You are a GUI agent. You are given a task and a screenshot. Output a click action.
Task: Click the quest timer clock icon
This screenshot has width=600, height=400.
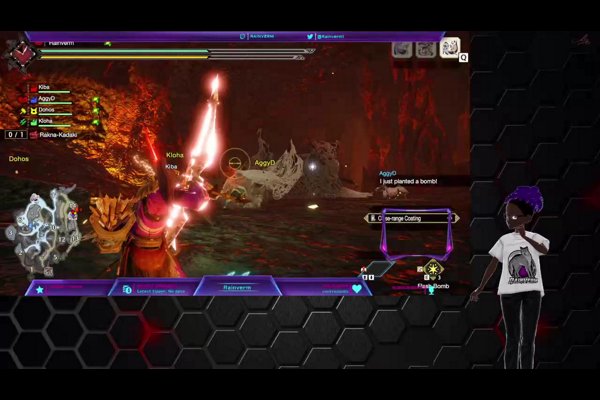(x=20, y=53)
